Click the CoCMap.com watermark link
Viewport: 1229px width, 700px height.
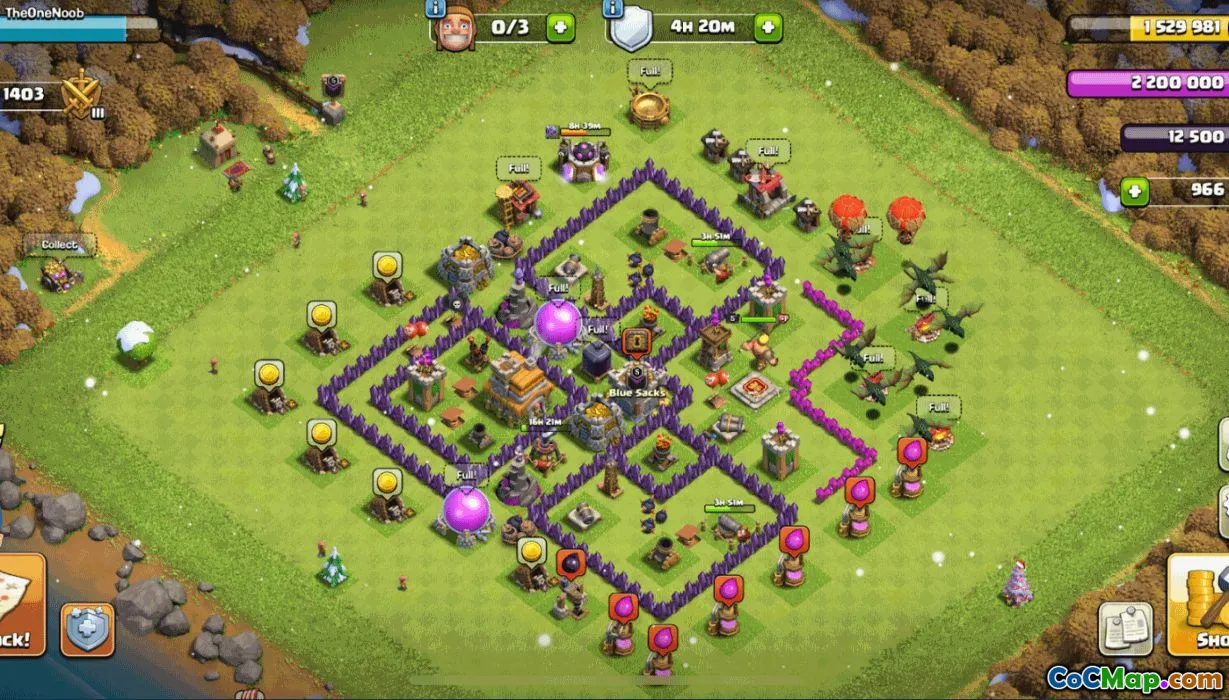point(1134,679)
